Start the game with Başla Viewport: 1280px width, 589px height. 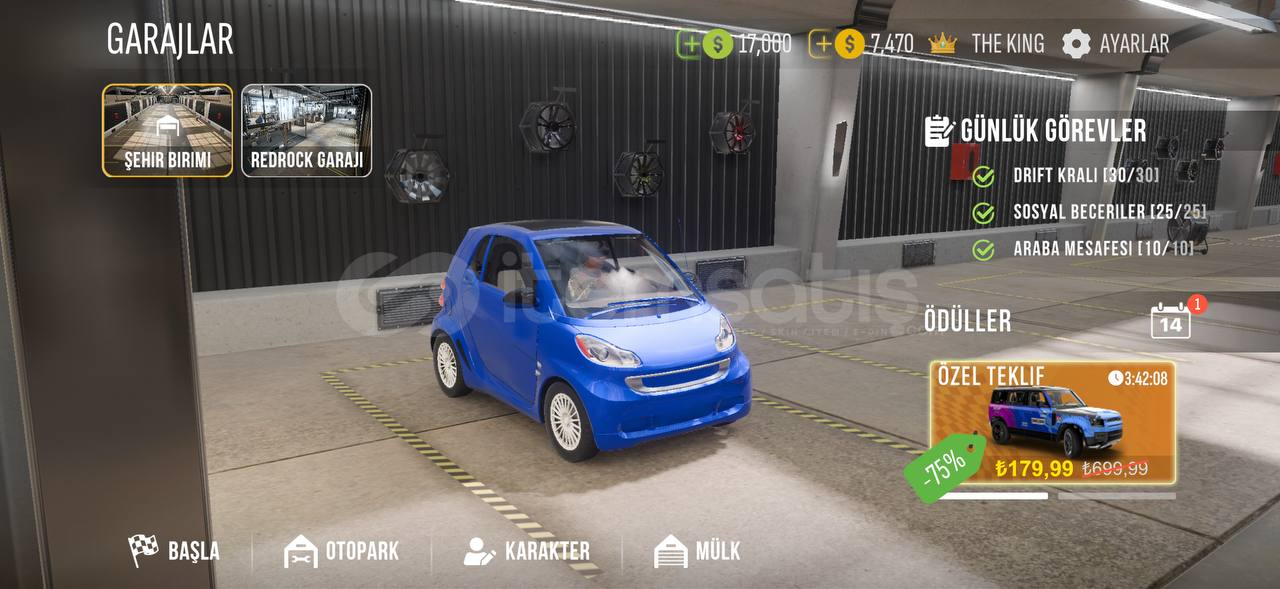tap(175, 551)
